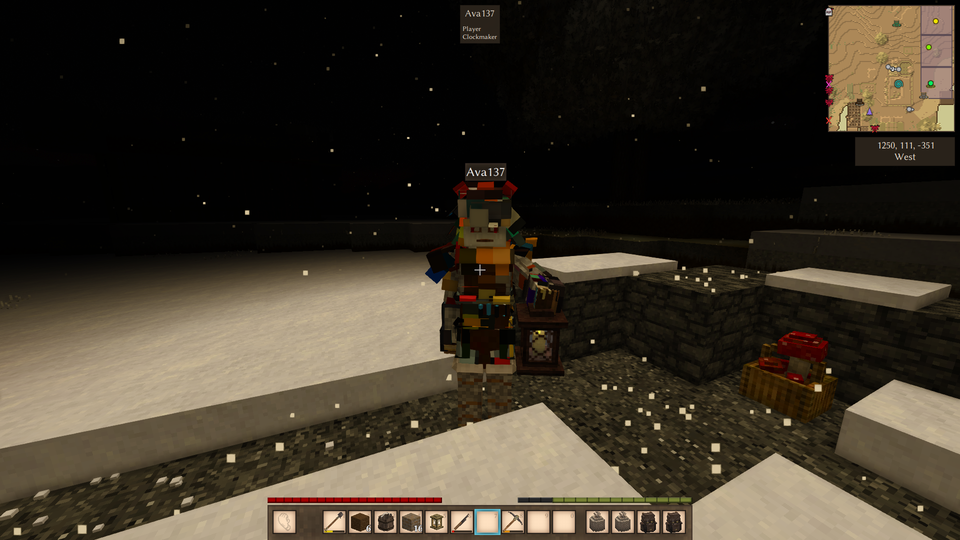Select the shovel in the hotbar

tap(335, 522)
